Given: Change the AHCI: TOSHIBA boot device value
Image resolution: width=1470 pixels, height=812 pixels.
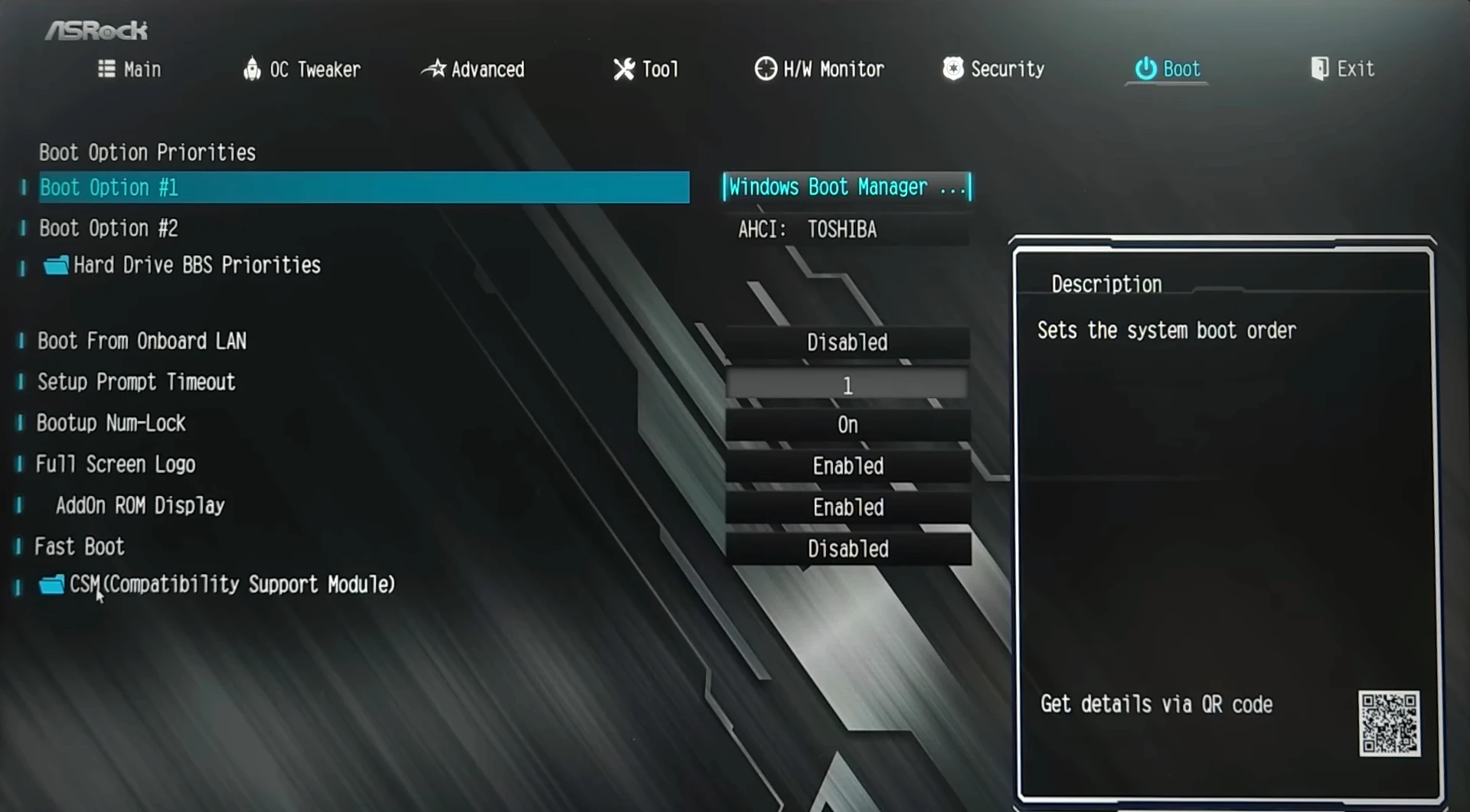Looking at the screenshot, I should [847, 230].
